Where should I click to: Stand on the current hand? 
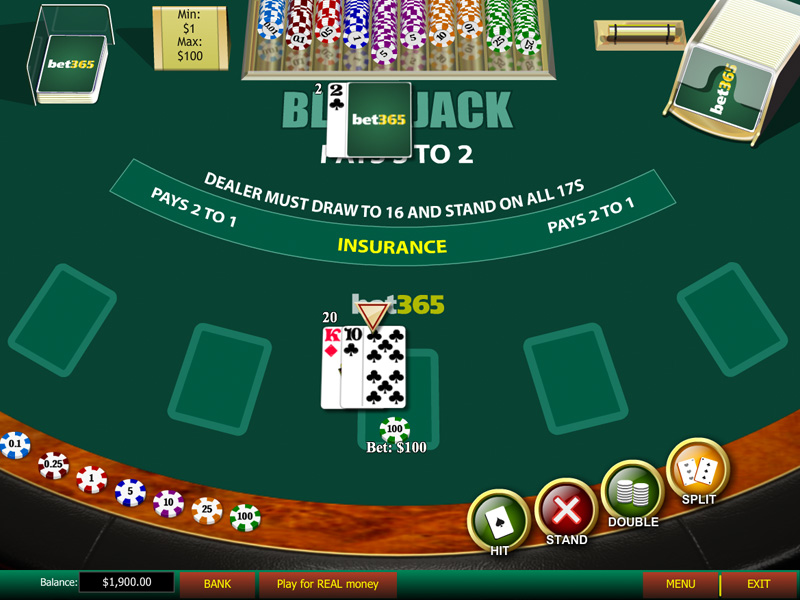tap(566, 510)
